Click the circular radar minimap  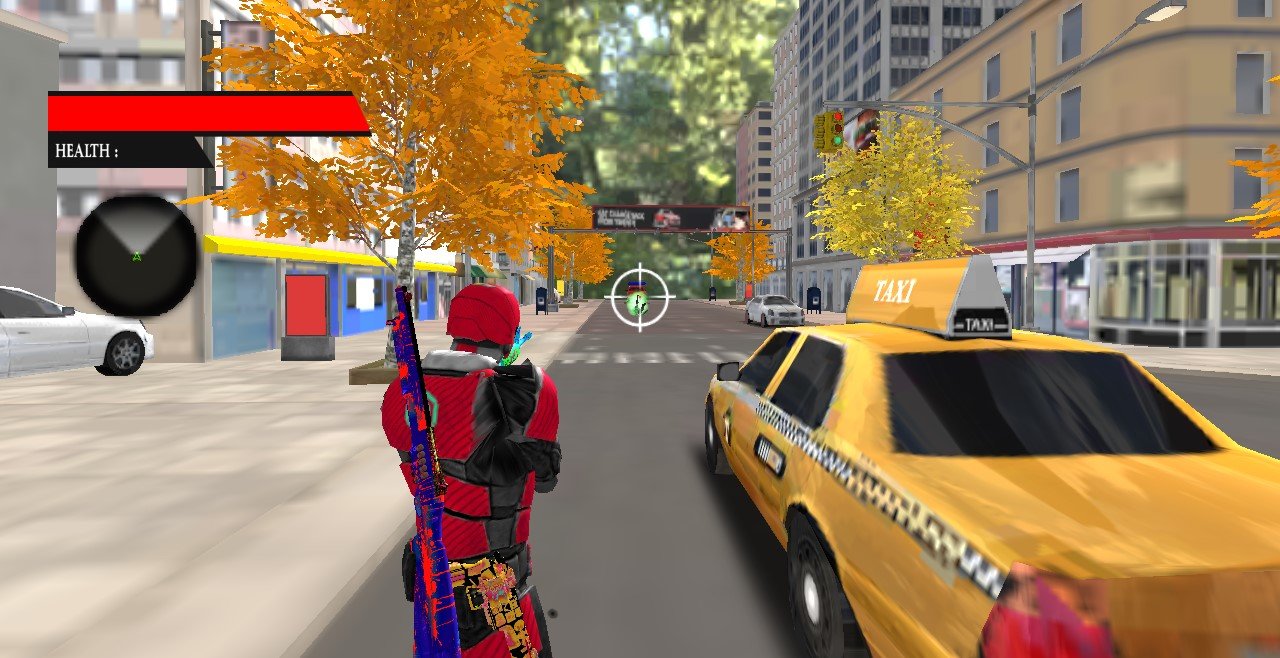137,255
